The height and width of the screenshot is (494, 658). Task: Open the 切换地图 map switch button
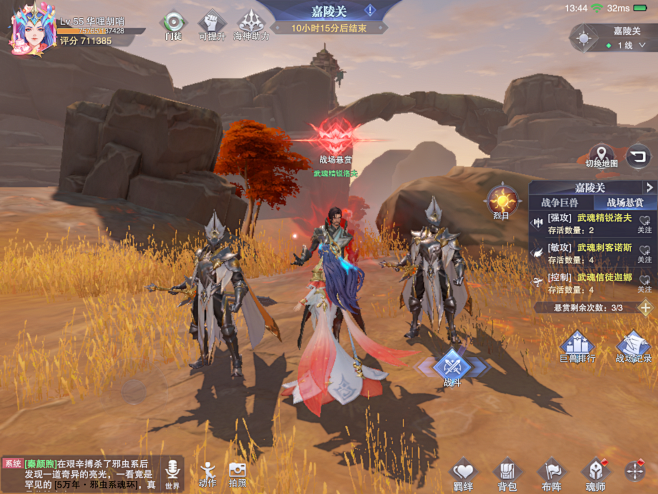click(x=602, y=156)
